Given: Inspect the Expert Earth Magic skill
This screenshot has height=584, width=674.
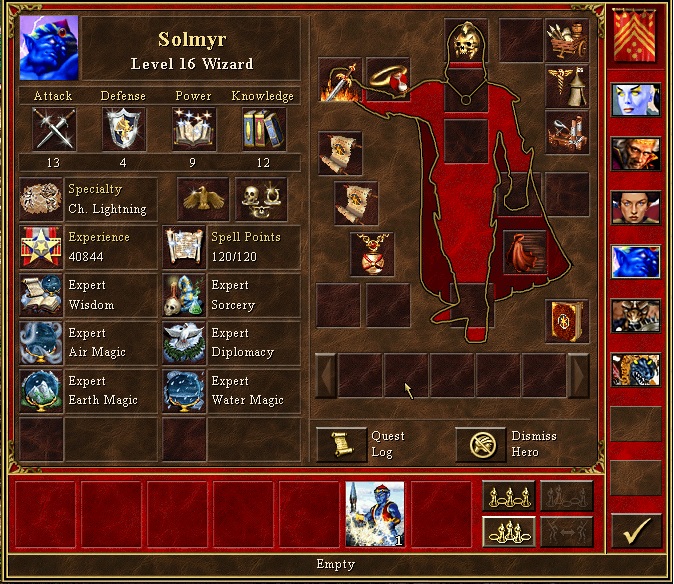Looking at the screenshot, I should pos(41,390).
